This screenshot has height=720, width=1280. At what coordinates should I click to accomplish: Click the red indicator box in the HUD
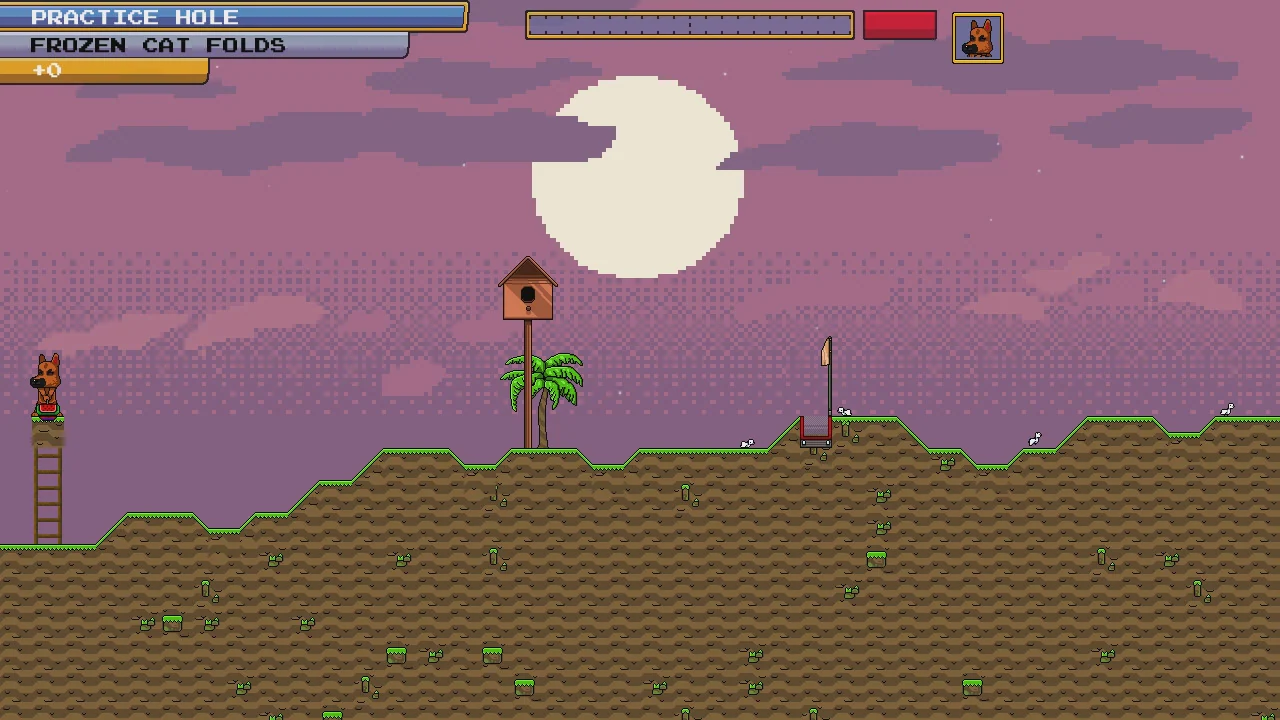click(898, 25)
